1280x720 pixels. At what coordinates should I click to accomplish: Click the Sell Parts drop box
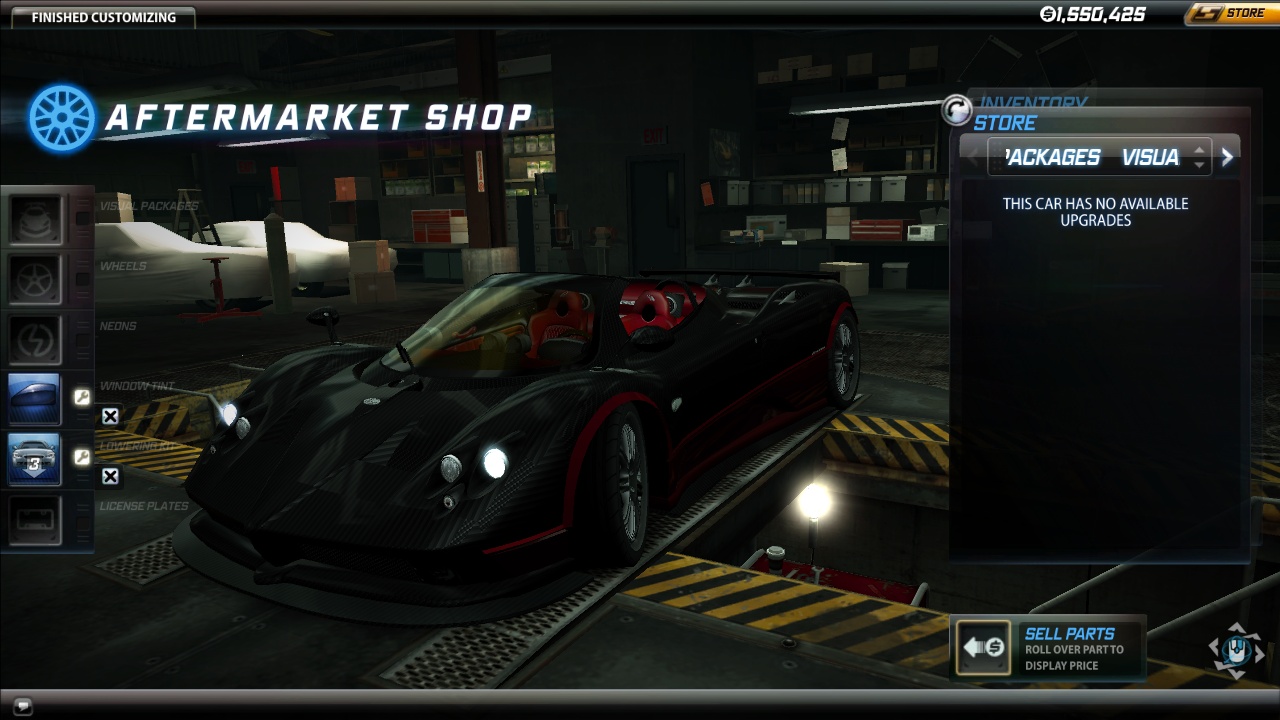pyautogui.click(x=983, y=647)
